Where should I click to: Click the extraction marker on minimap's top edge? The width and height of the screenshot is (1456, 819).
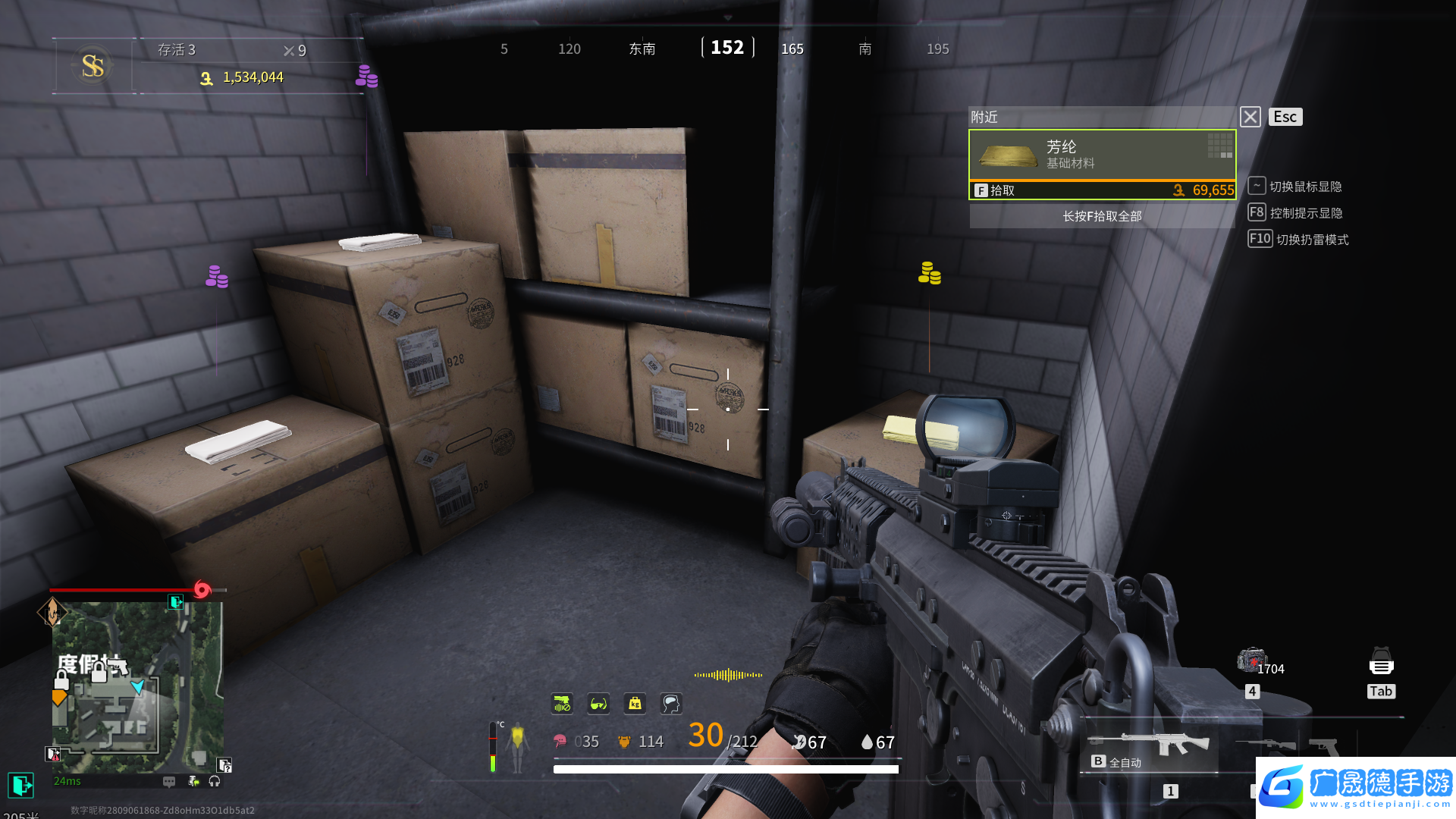pos(176,602)
